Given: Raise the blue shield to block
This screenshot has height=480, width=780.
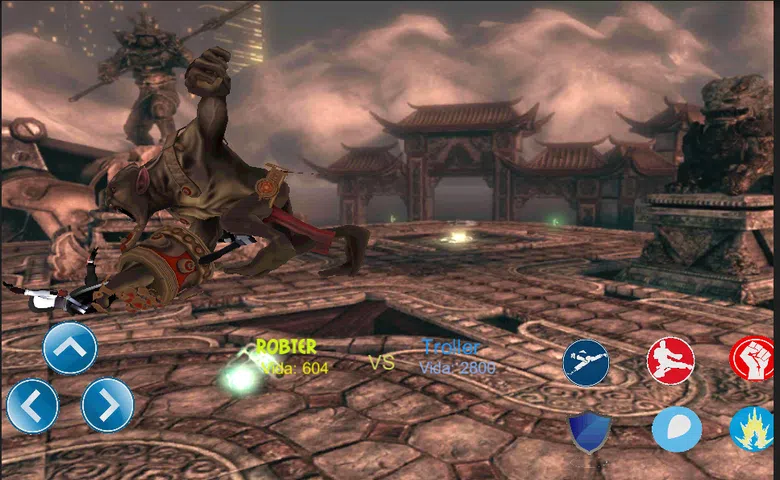Looking at the screenshot, I should point(589,431).
